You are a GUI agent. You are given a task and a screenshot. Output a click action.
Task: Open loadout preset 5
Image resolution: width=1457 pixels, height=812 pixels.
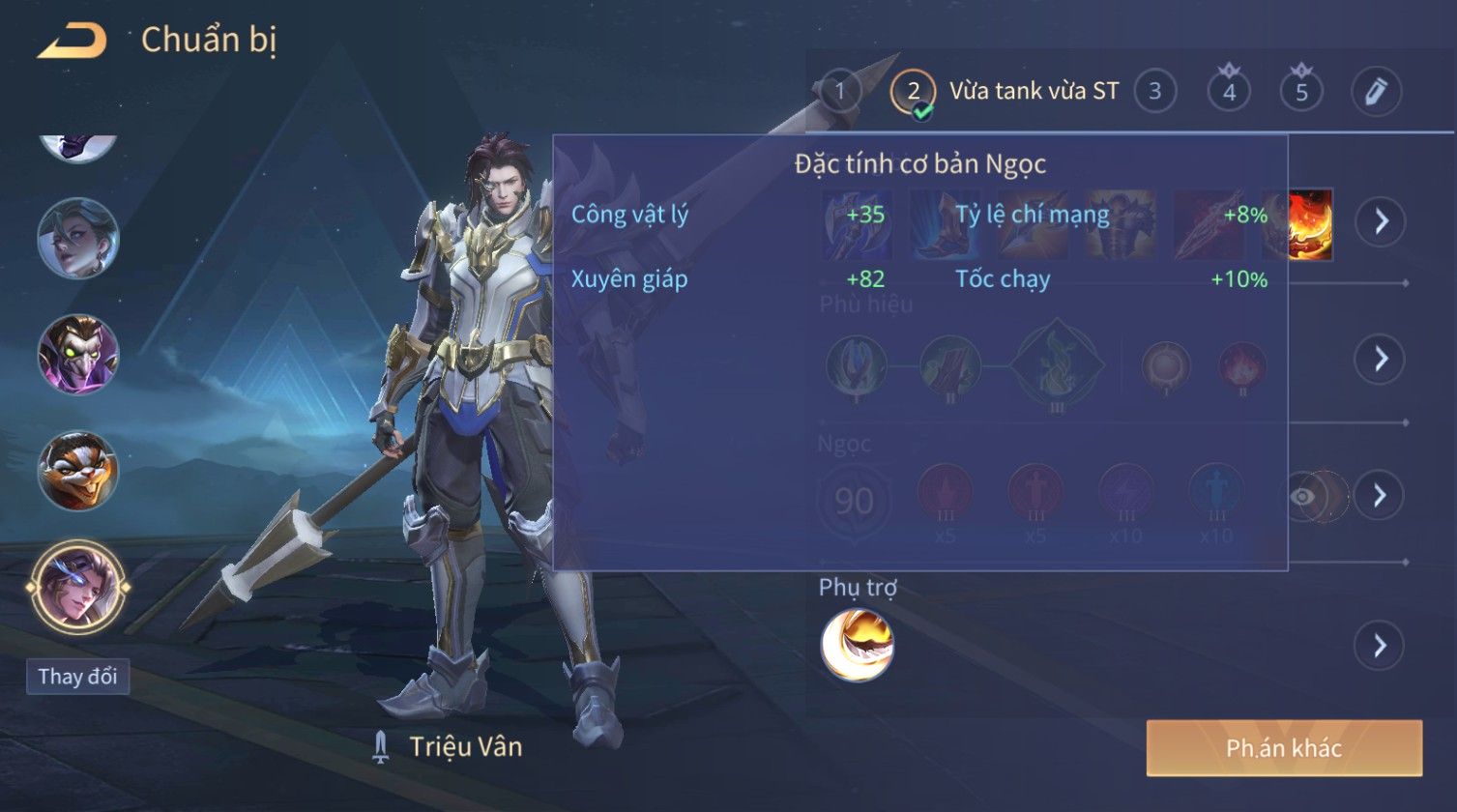(1301, 92)
